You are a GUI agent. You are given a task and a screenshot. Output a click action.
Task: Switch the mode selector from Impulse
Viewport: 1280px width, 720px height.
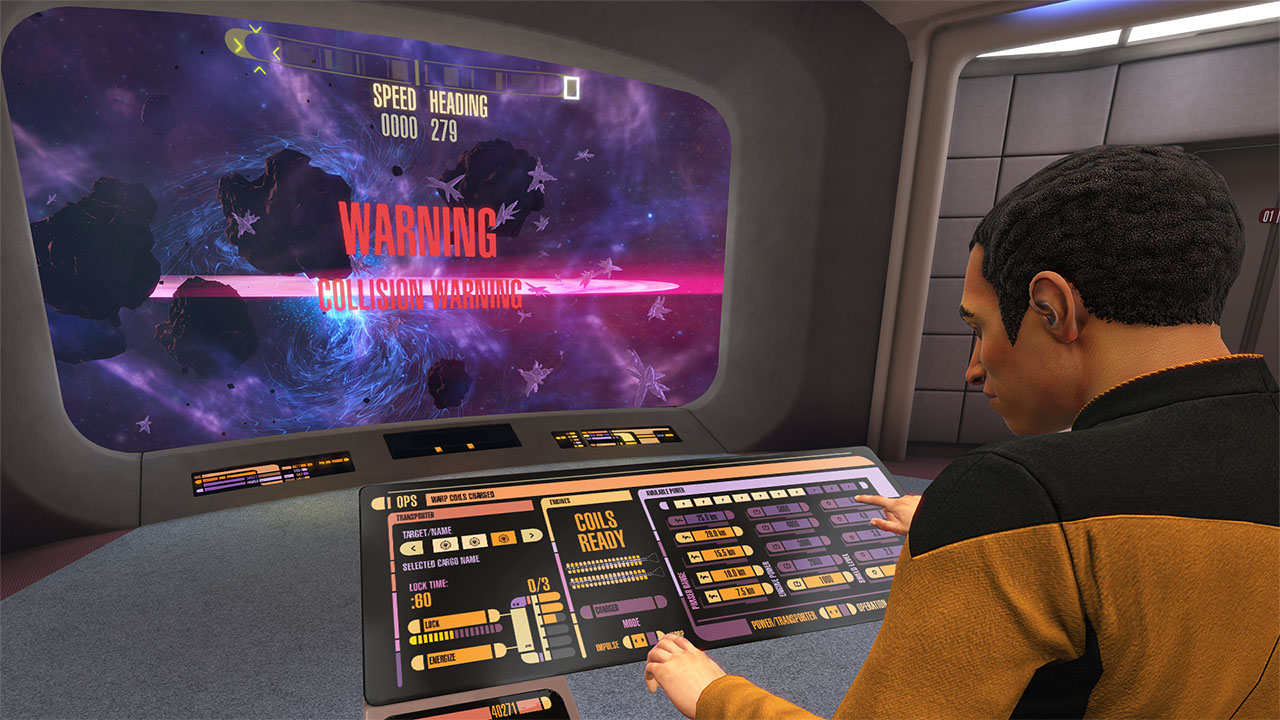[640, 640]
